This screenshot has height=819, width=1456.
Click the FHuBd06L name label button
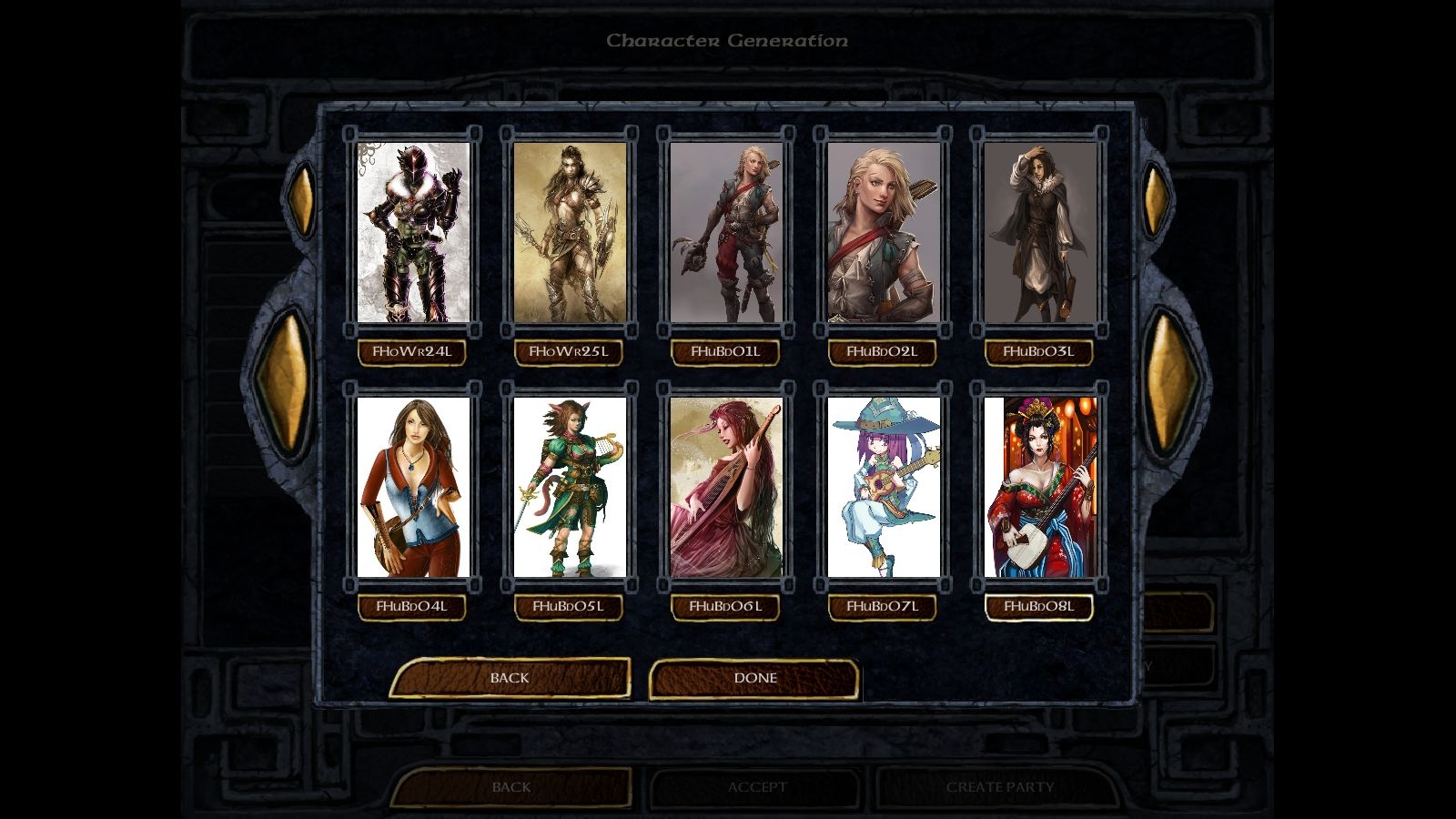point(725,607)
